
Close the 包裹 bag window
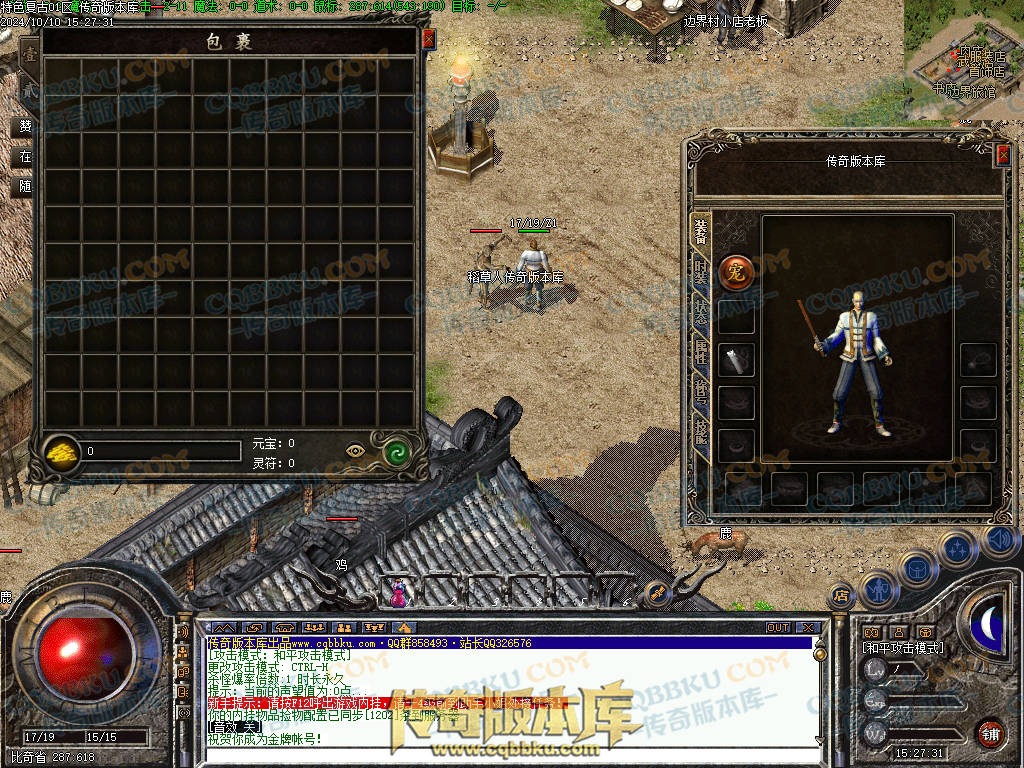pos(428,39)
